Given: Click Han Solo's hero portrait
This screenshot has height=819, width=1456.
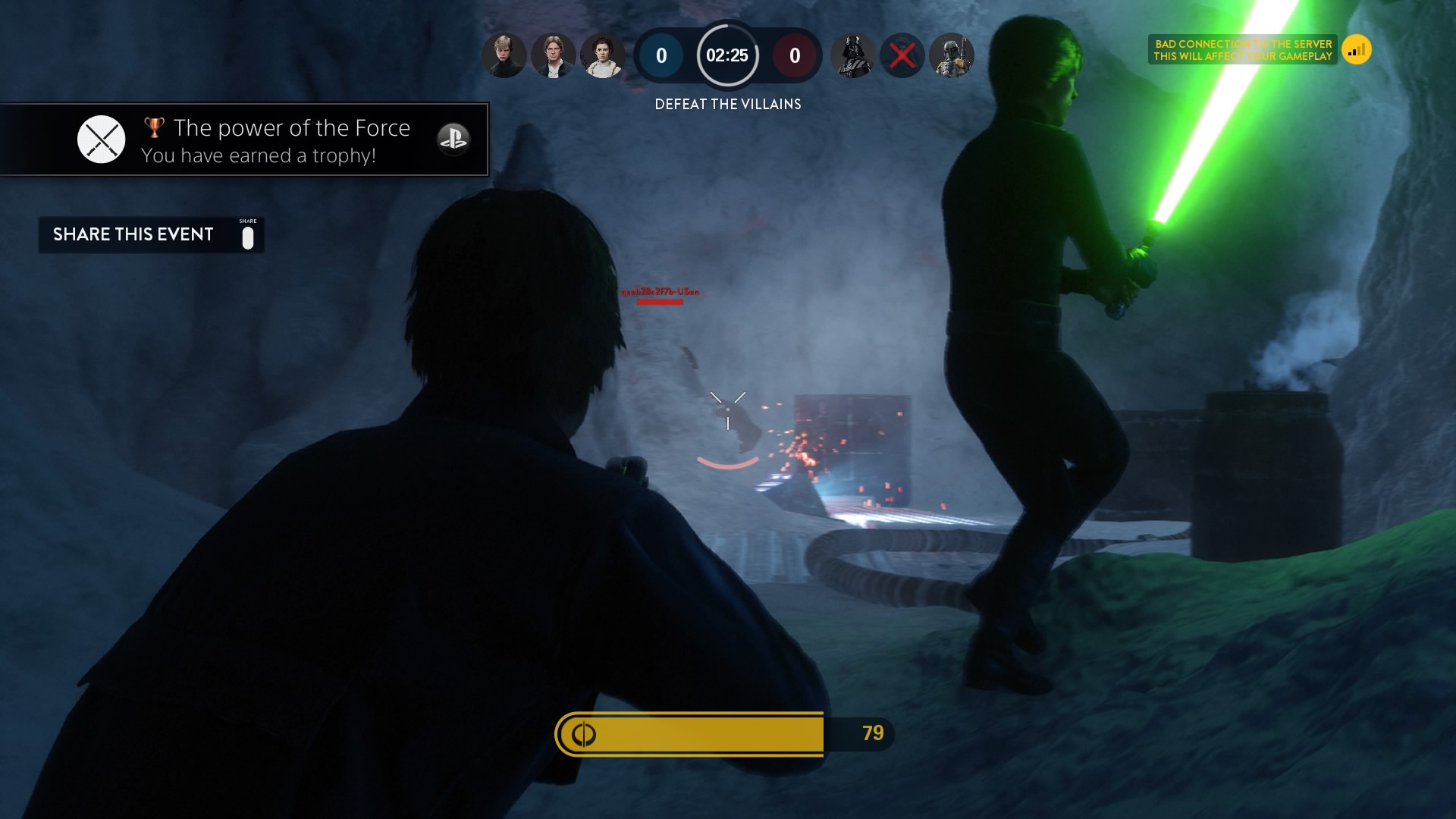Looking at the screenshot, I should click(553, 55).
